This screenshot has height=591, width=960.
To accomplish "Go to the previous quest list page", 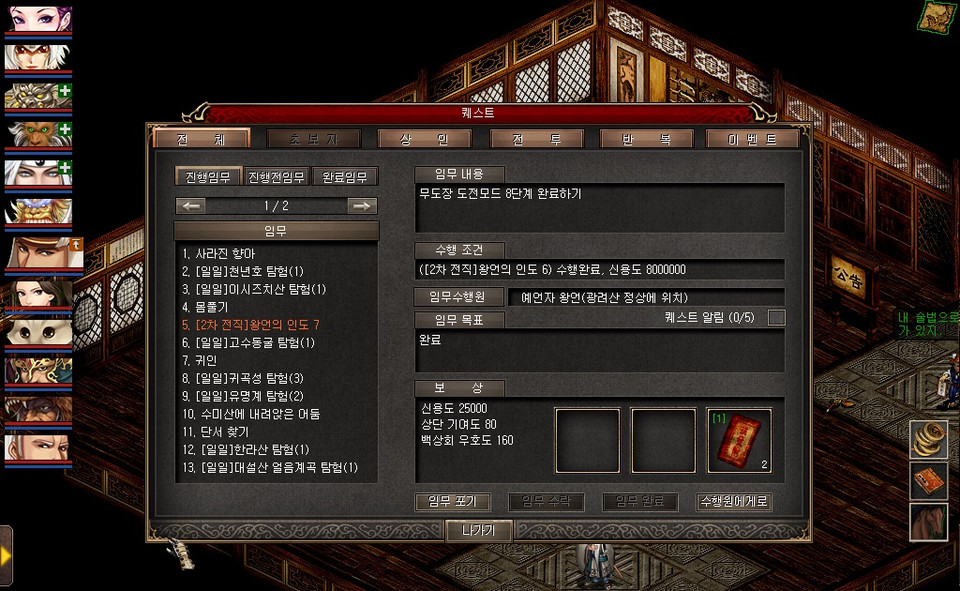I will pyautogui.click(x=192, y=206).
